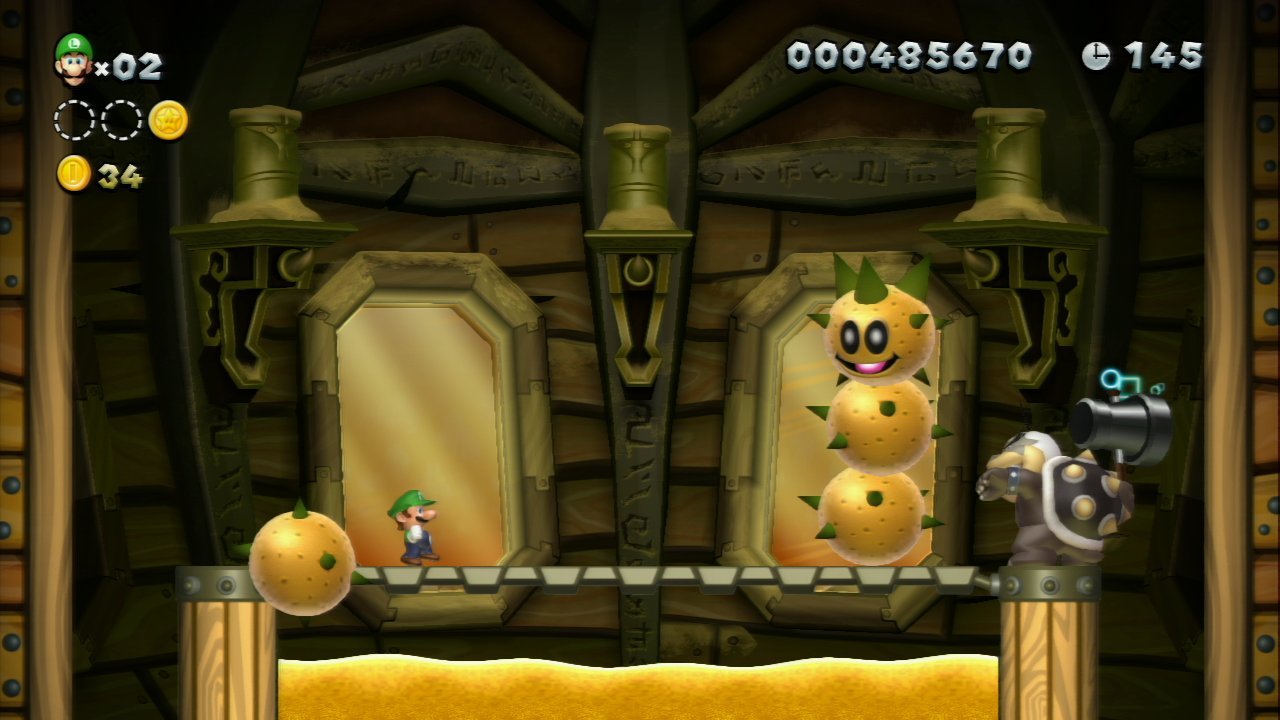Click the gold coin counter icon

point(74,174)
